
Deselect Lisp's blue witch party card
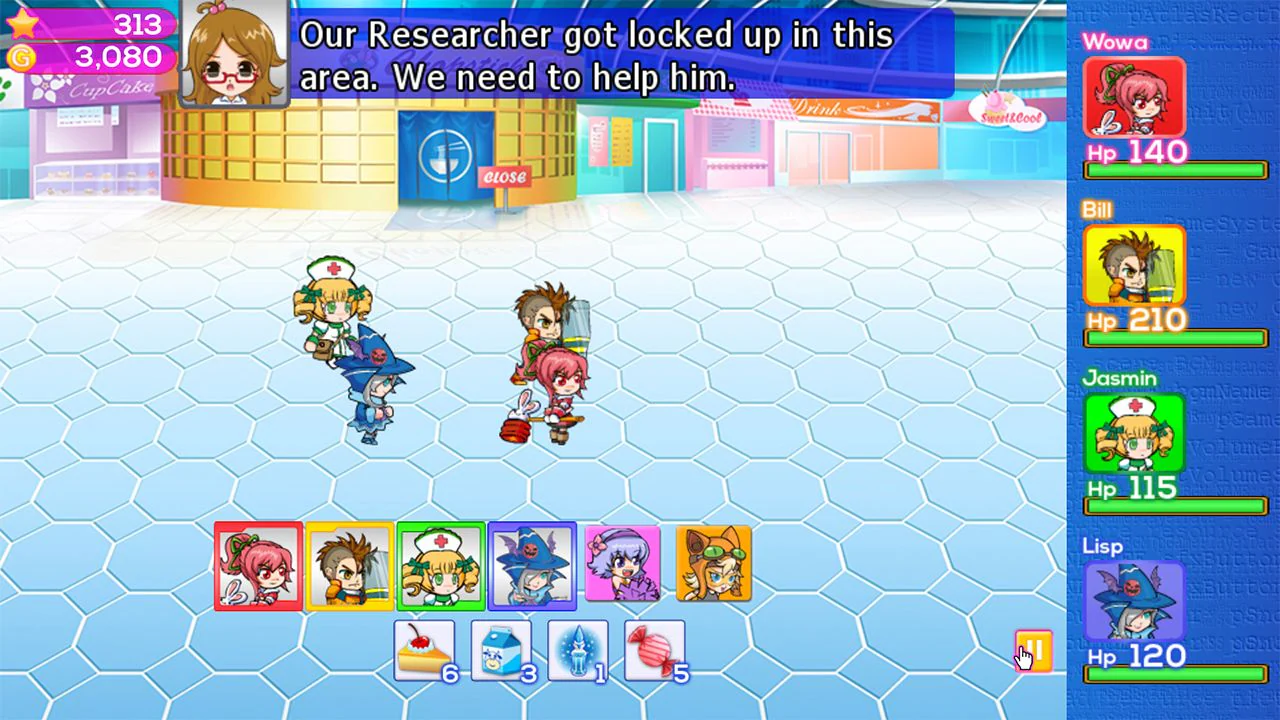point(531,565)
